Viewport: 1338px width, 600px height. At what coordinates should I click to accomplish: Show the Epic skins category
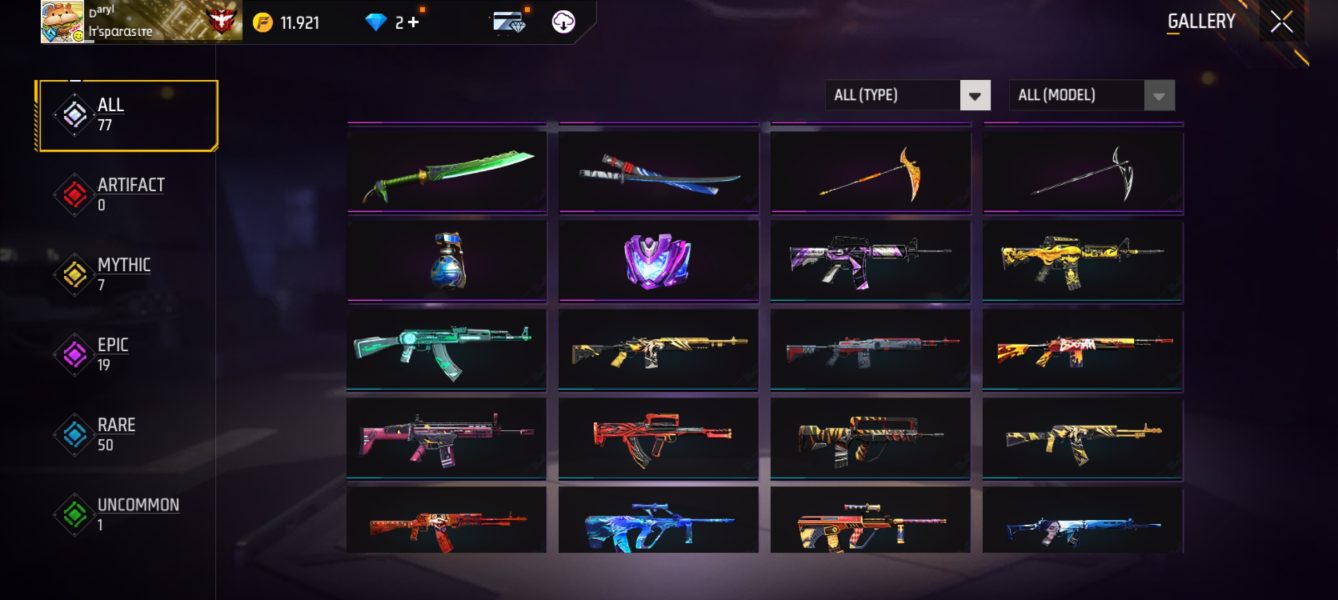112,355
